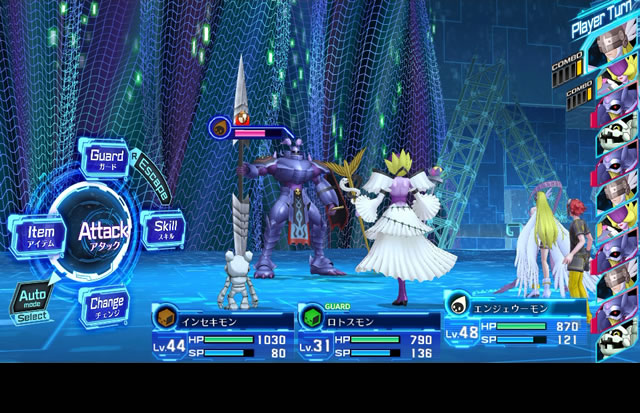Open the Item menu
The height and width of the screenshot is (413, 640).
[x=35, y=233]
